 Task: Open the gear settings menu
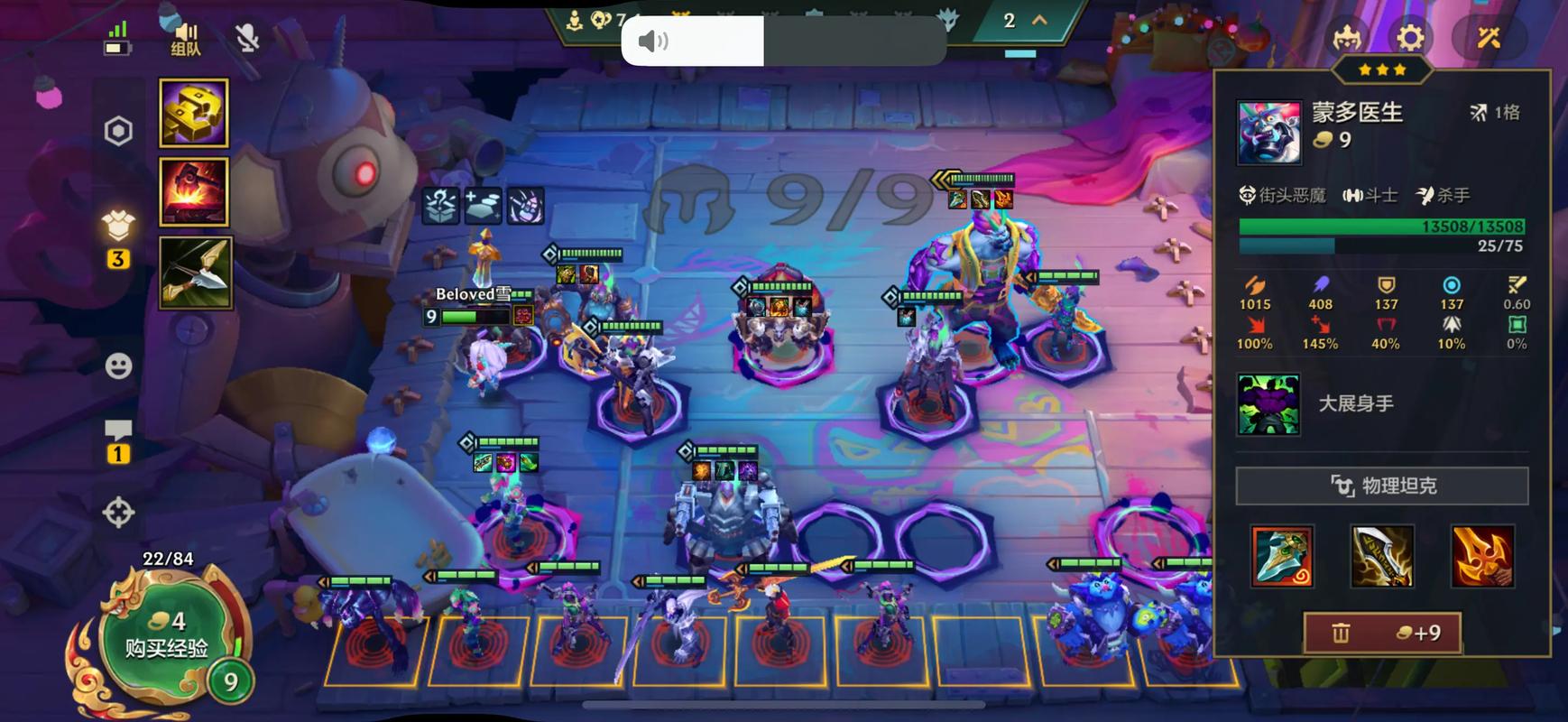(1410, 38)
